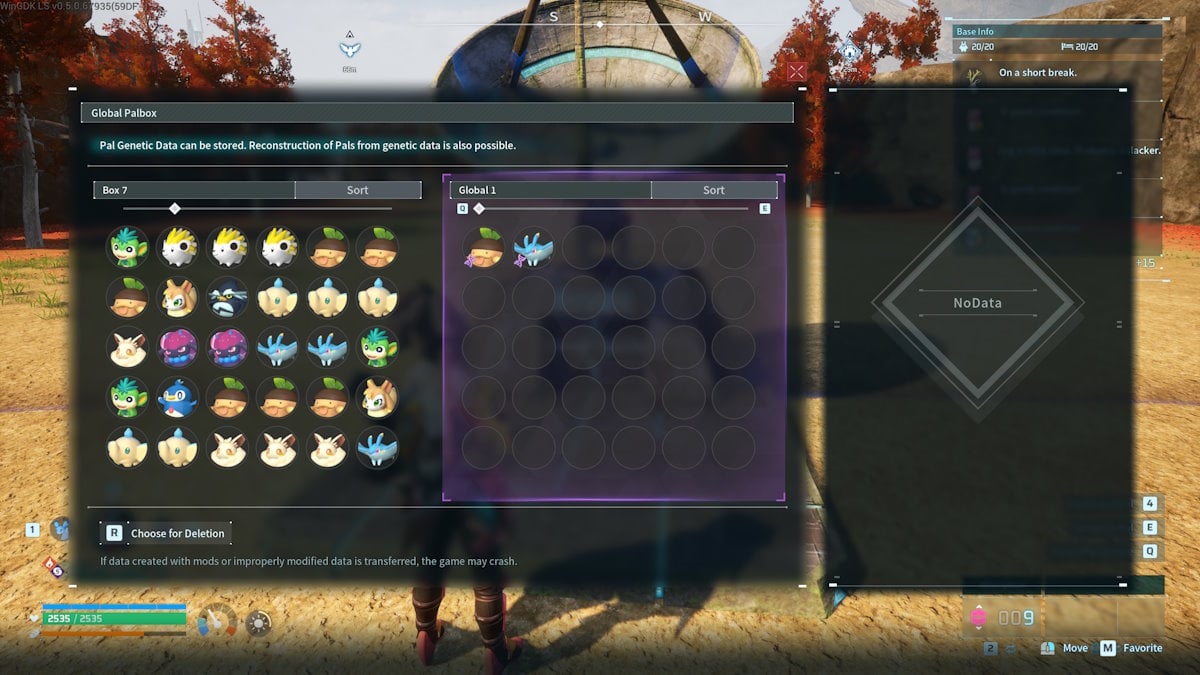The image size is (1200, 675).
Task: Select the blue penguin pal in Box 7
Action: coord(178,397)
